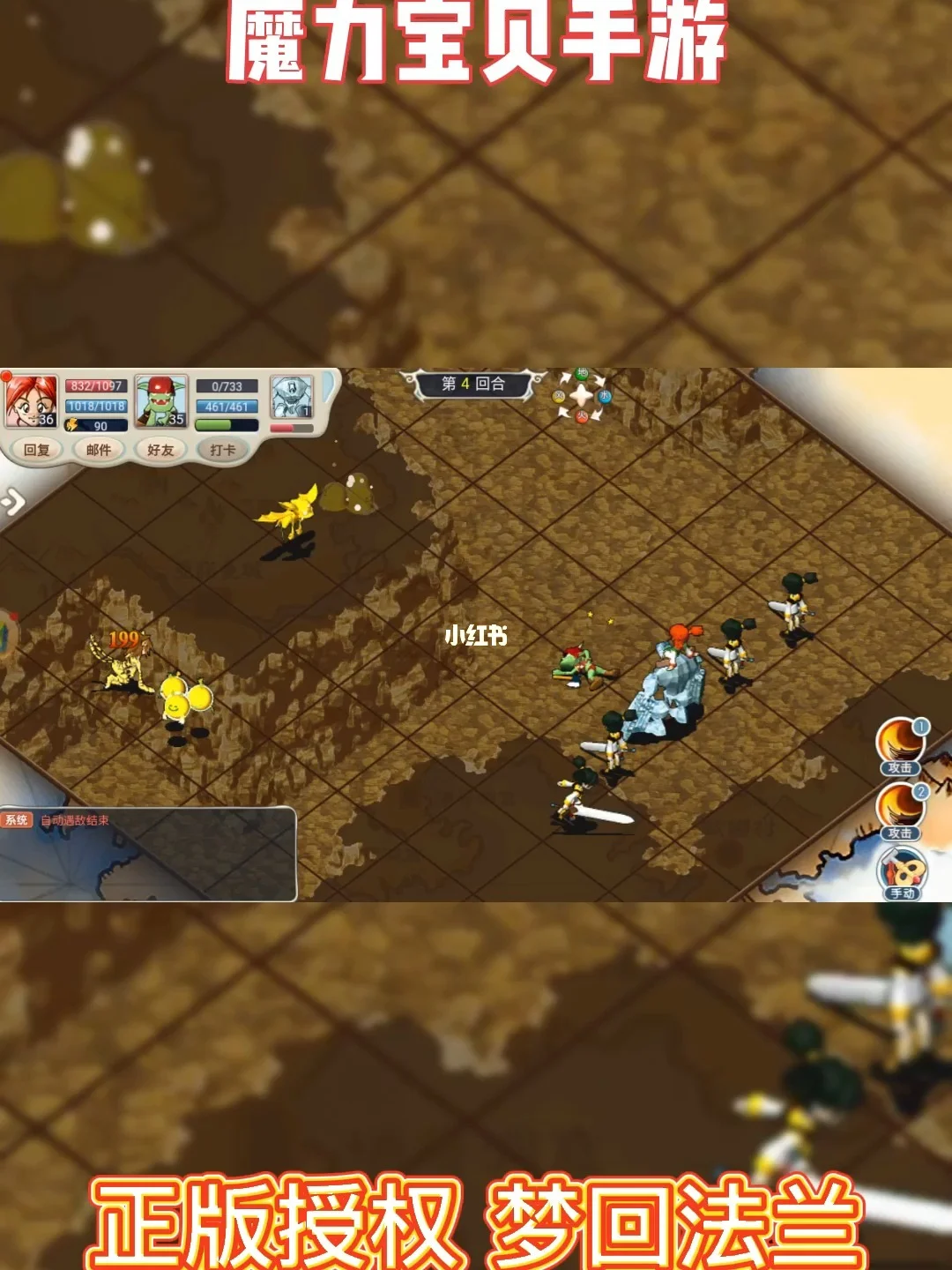Screen dimensions: 952x1270
Task: Select the green goblin pet portrait
Action: coord(161,400)
